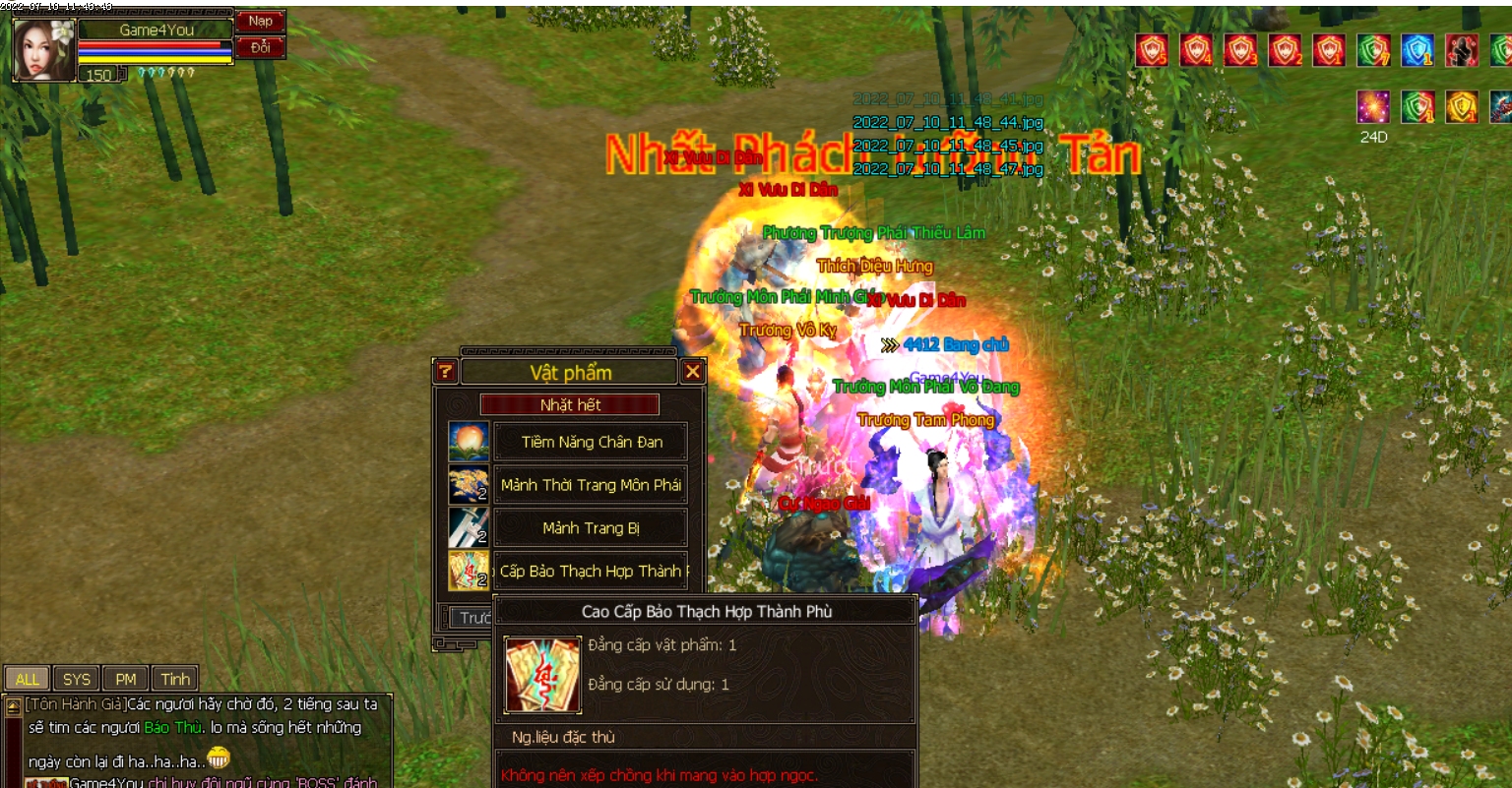Image resolution: width=1512 pixels, height=788 pixels.
Task: Click the red flame shield buff numbered 5
Action: (1152, 50)
